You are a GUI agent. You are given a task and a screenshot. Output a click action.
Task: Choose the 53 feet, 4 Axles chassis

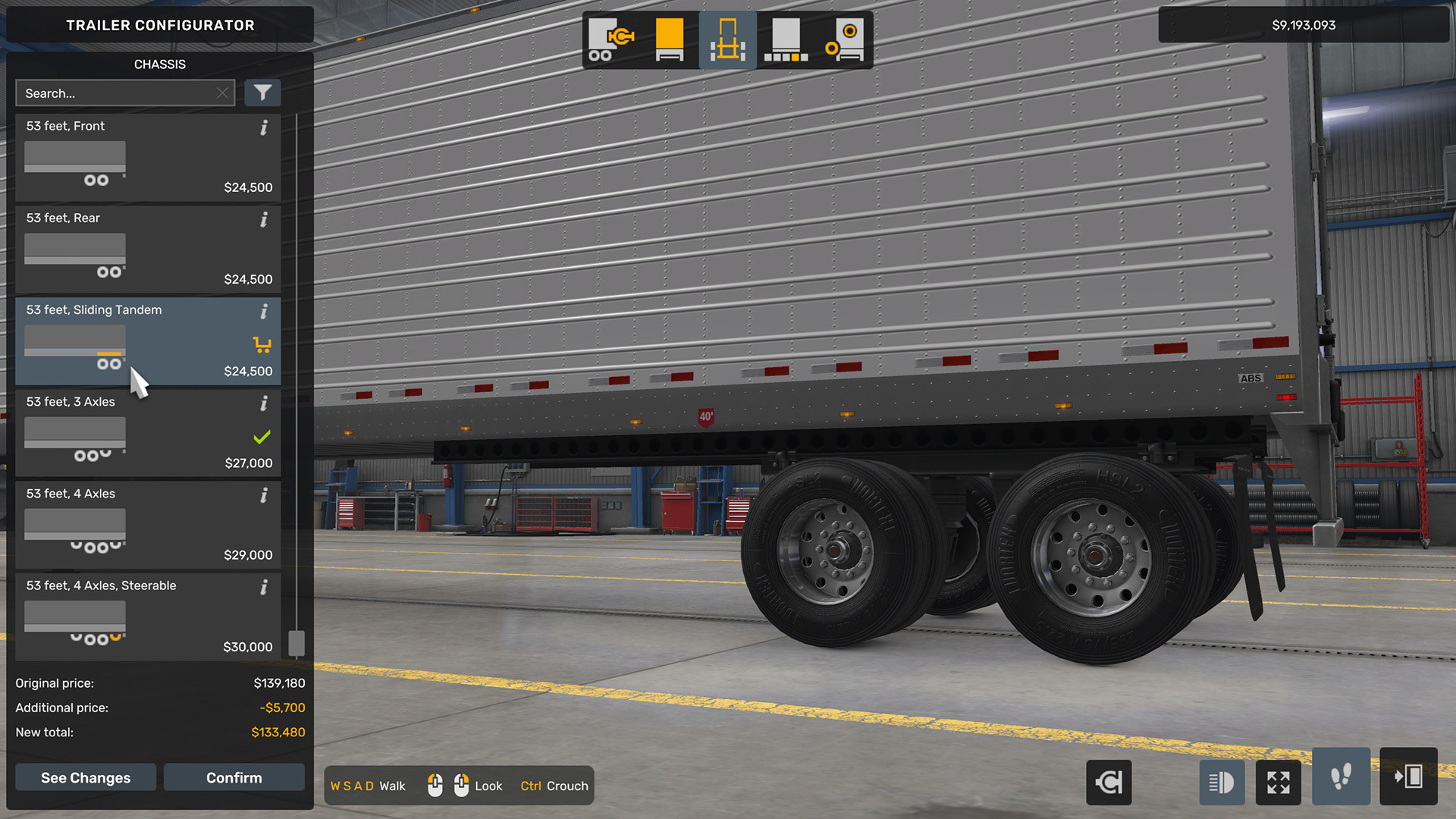[148, 525]
